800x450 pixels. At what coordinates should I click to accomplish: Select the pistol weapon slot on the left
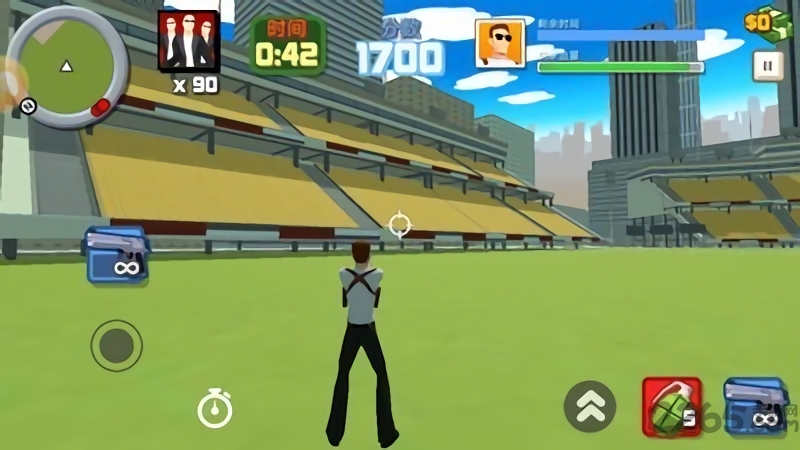pyautogui.click(x=116, y=255)
